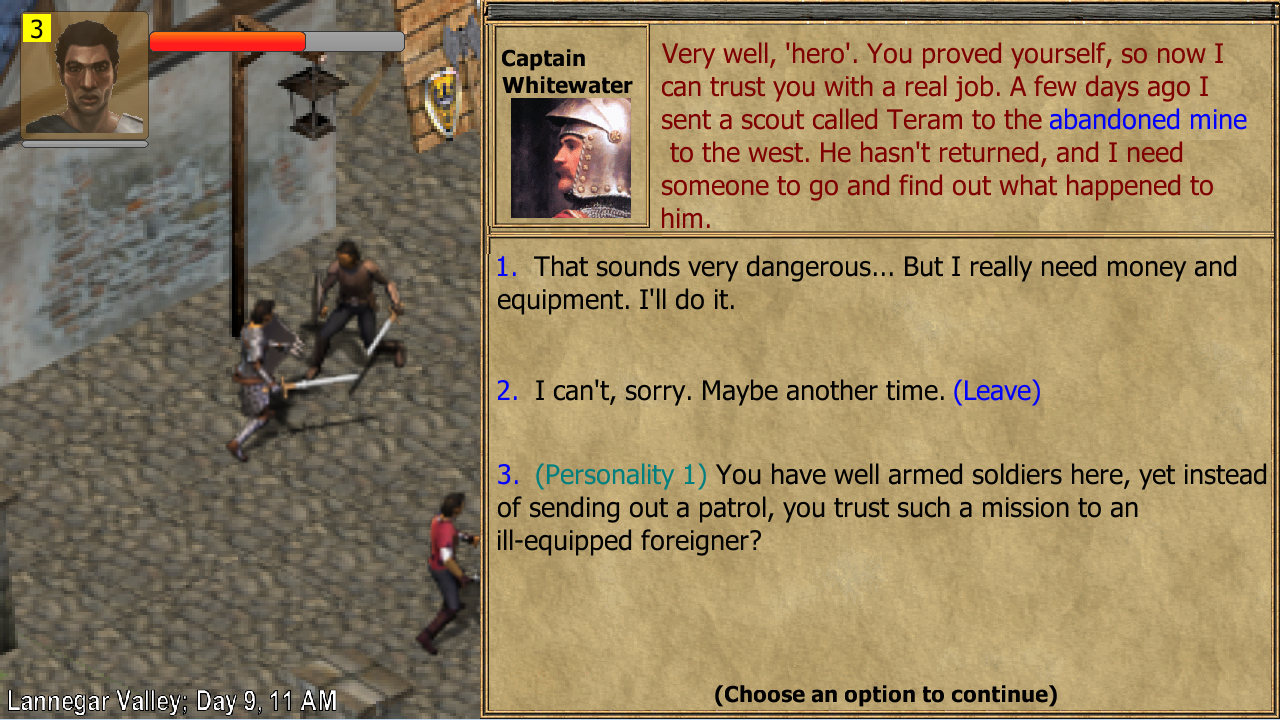Open the abandoned mine quest link
Image resolution: width=1280 pixels, height=720 pixels.
1146,120
